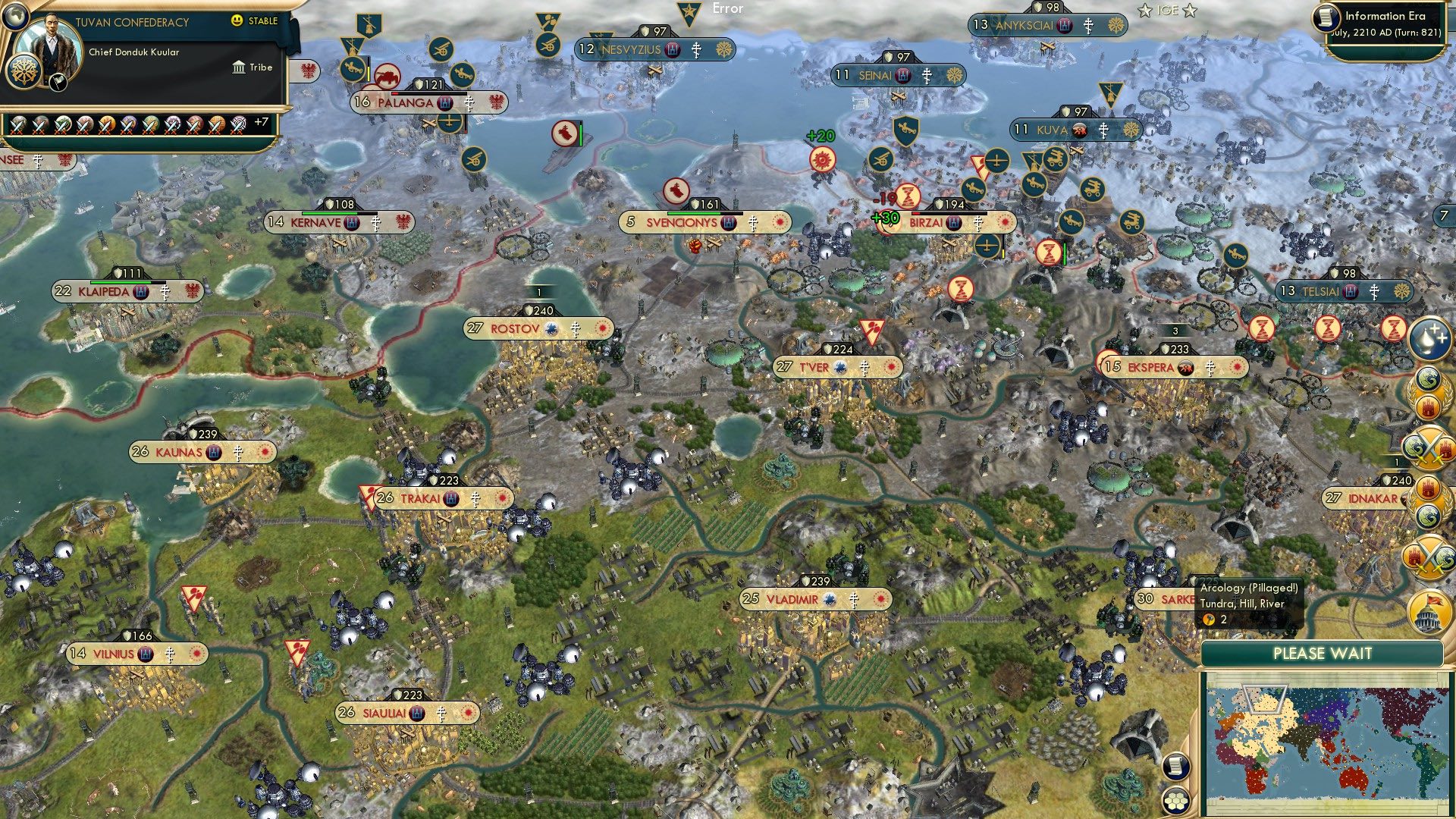
Task: Click the religion symbol on Rostov's city banner
Action: click(576, 328)
